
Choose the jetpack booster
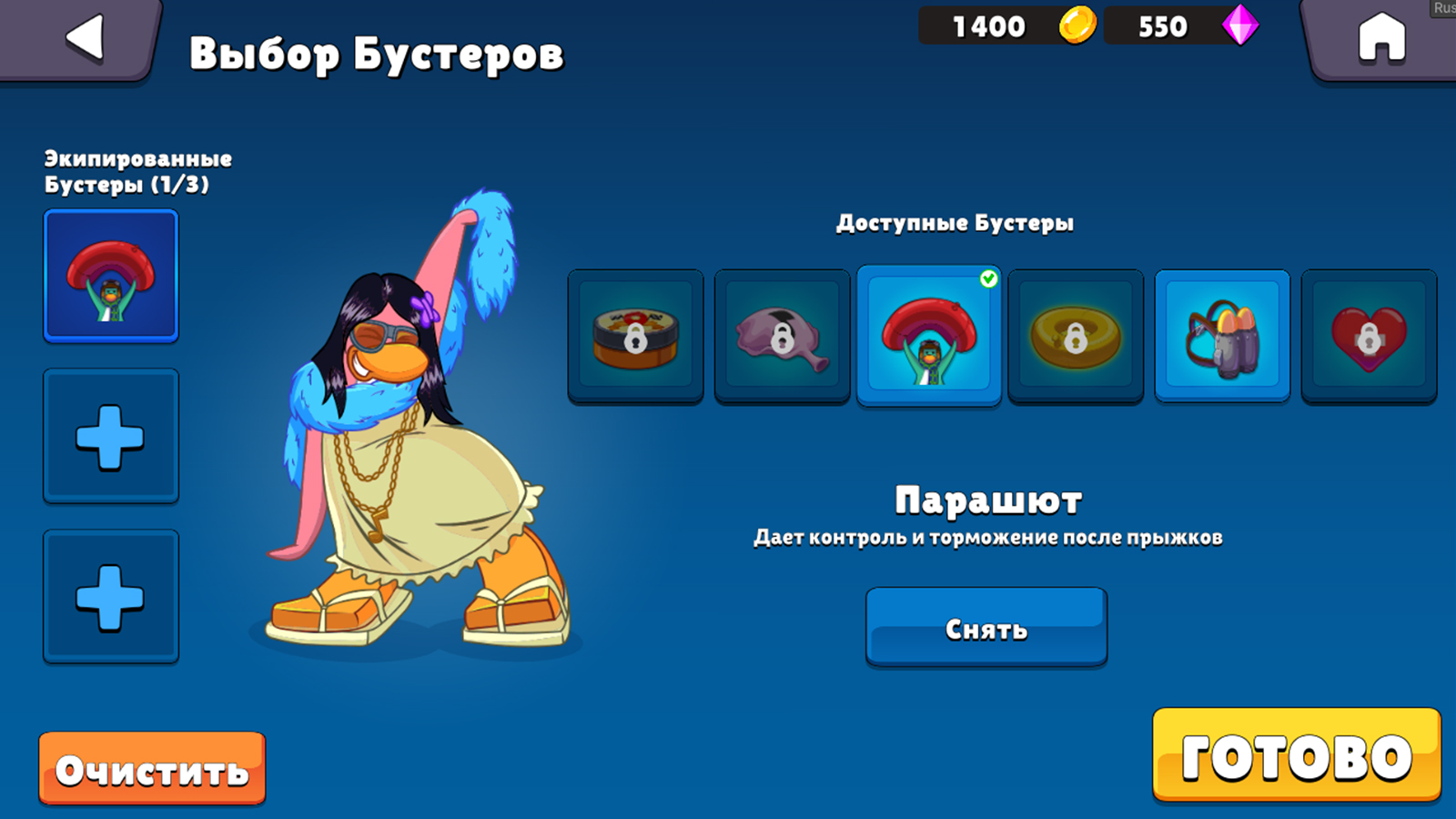click(x=1222, y=336)
